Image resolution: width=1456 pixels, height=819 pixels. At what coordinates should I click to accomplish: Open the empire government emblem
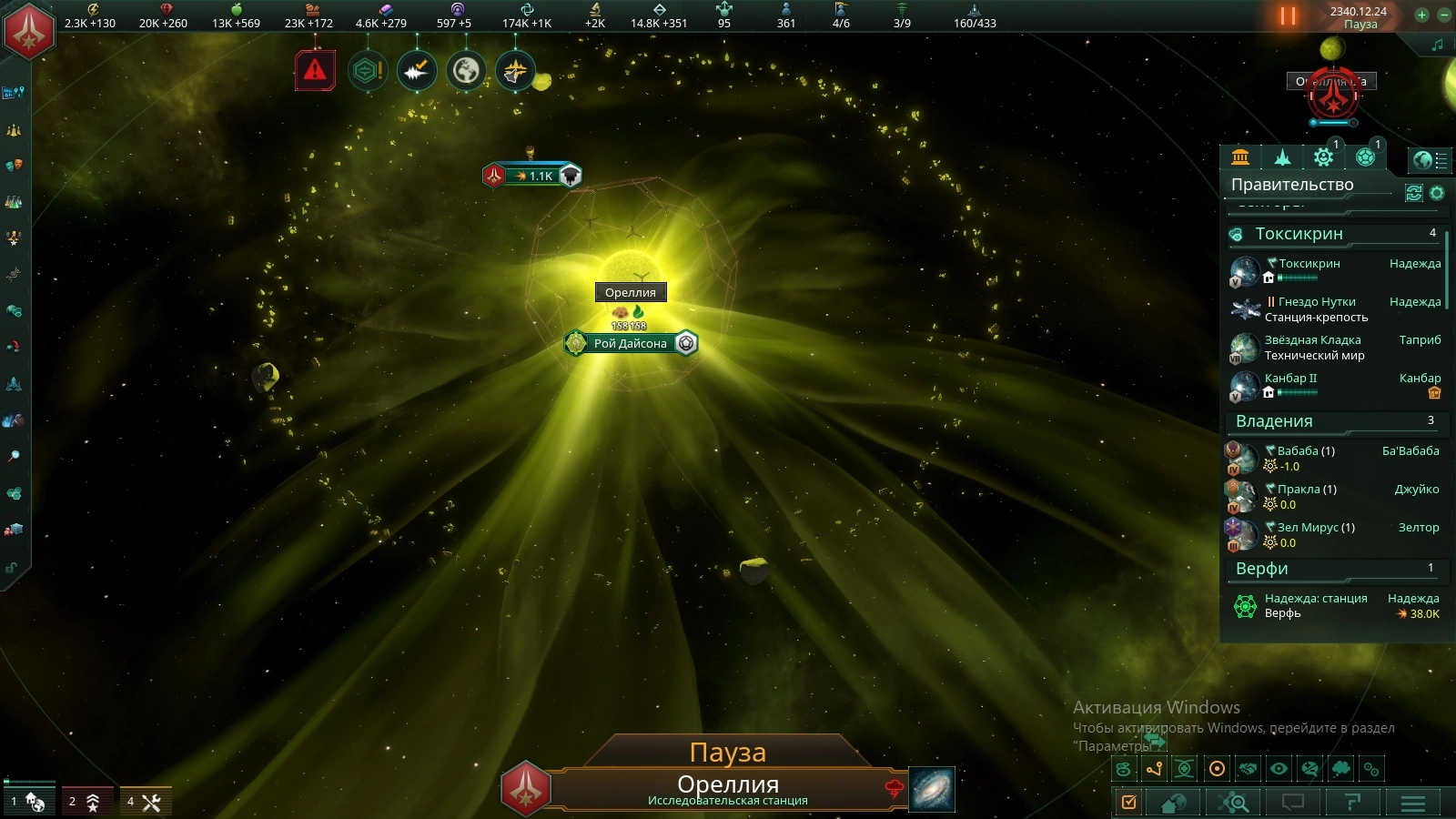point(29,30)
